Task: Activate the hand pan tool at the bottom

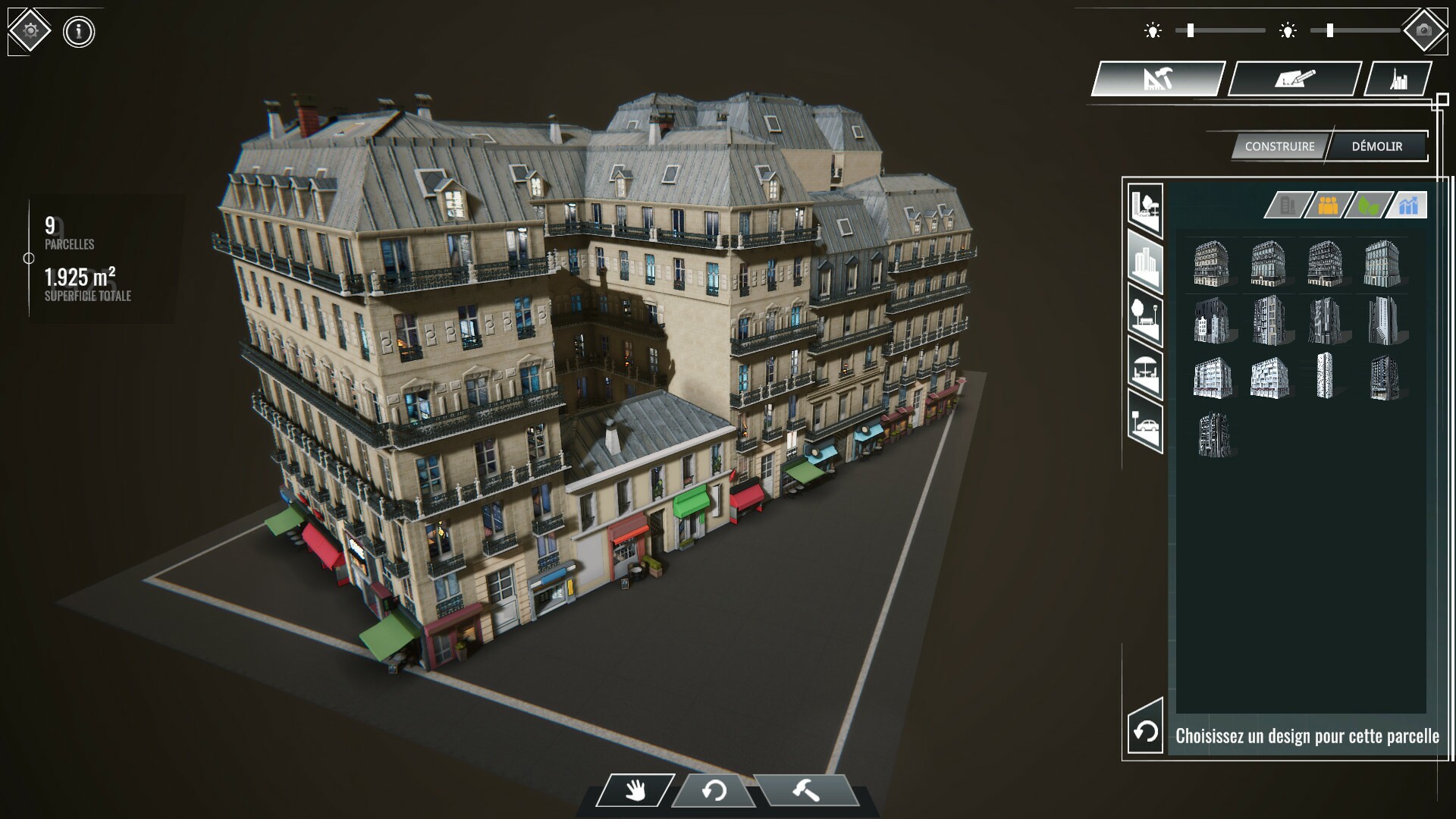Action: click(637, 790)
